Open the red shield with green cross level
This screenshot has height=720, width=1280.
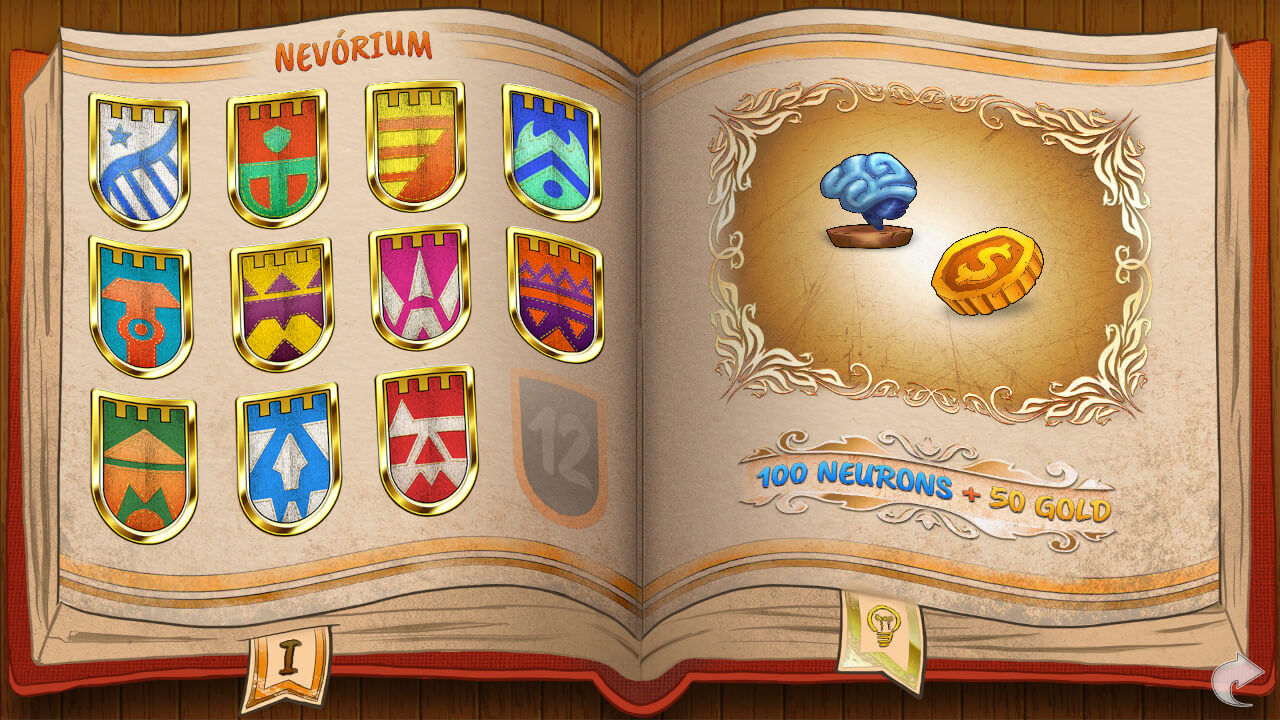[x=277, y=157]
